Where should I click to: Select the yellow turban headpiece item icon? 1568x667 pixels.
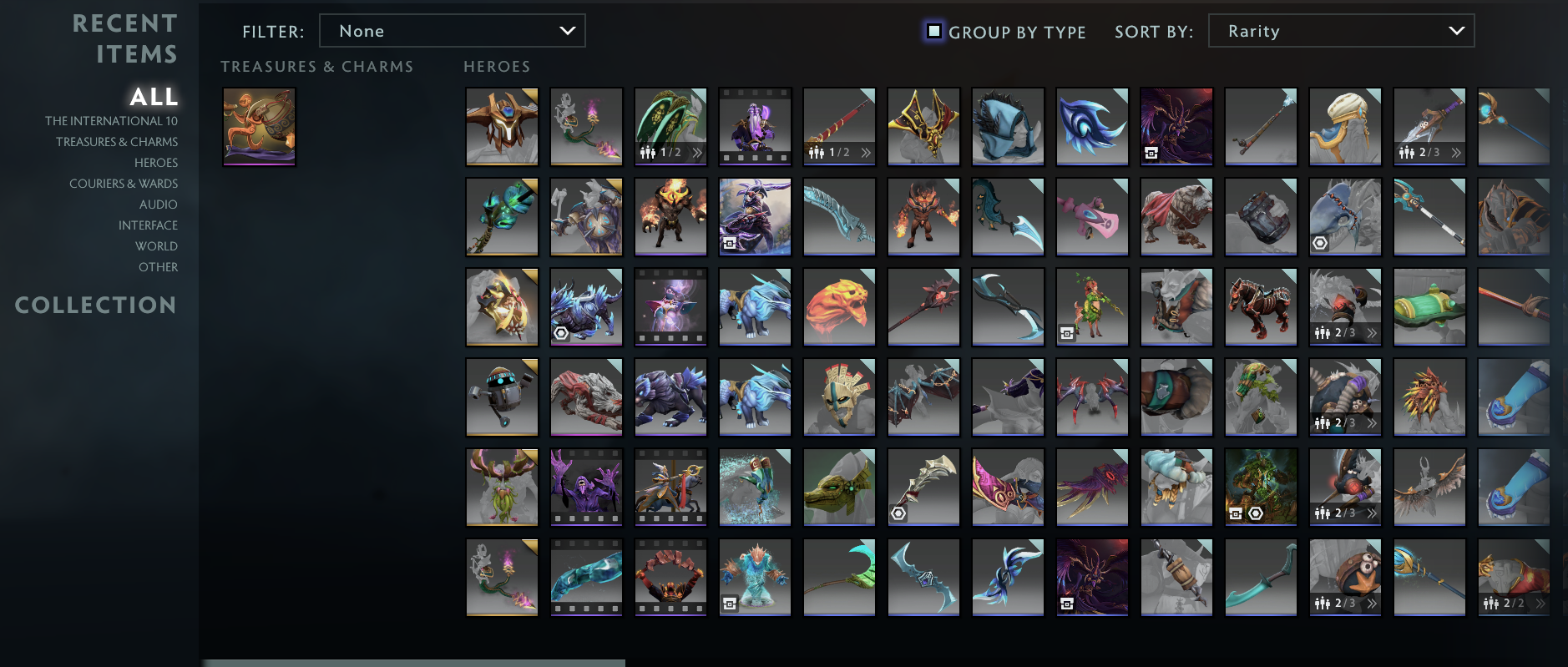click(x=1345, y=127)
